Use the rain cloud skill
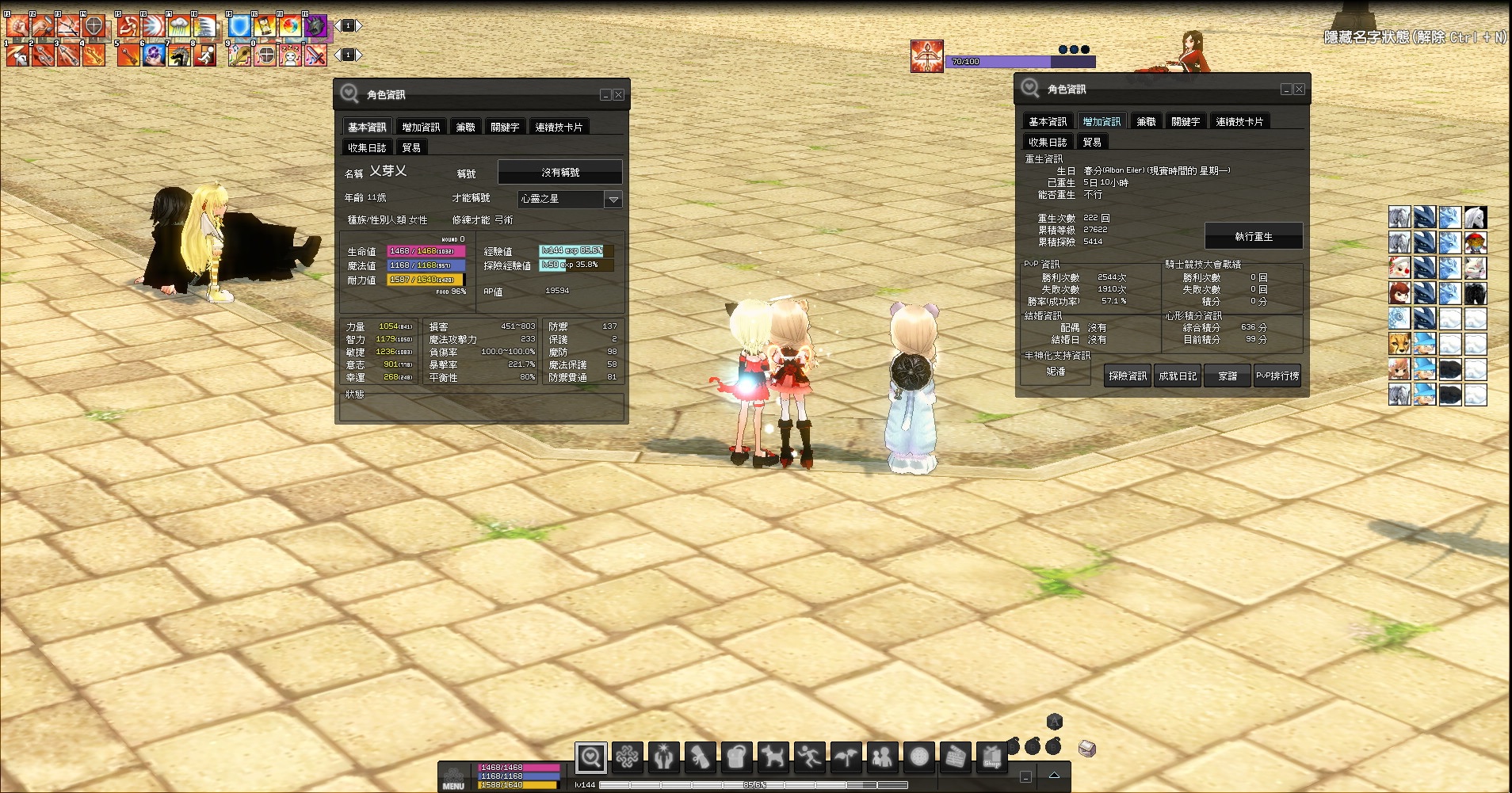Screen dimensions: 1512x793 179,25
